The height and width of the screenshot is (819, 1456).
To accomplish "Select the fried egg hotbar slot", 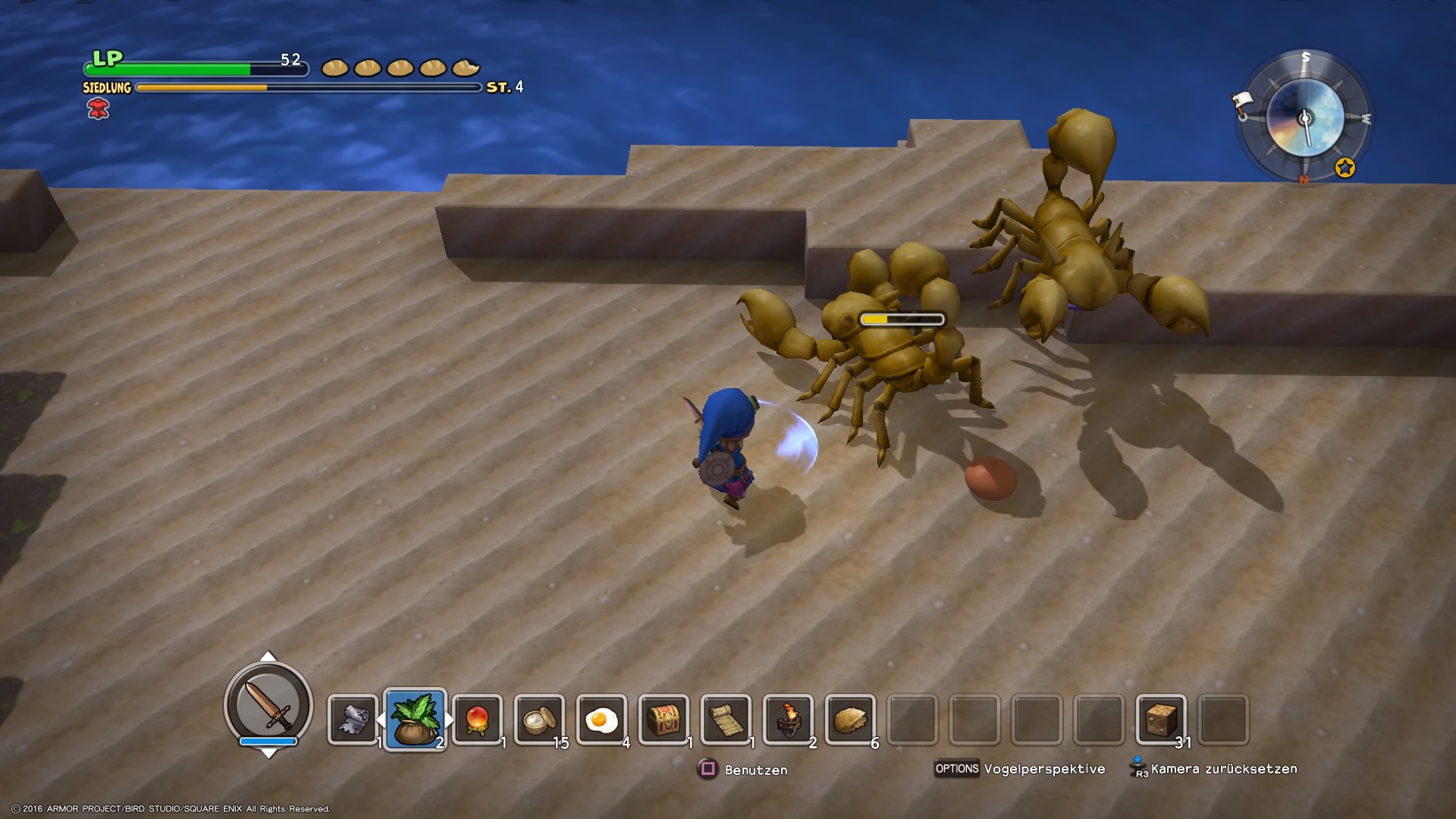I will 602,720.
